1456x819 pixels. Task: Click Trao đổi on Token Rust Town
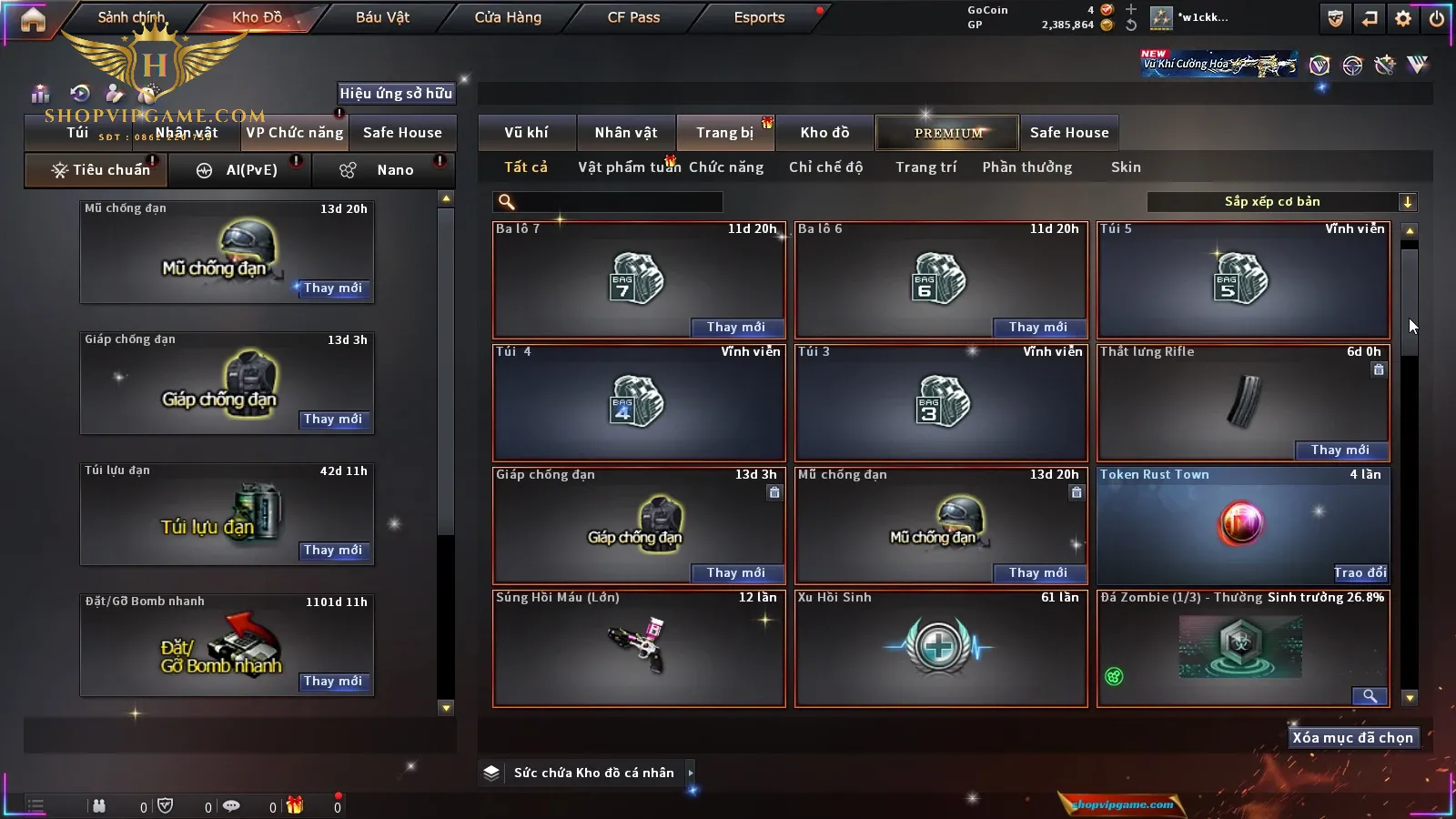tap(1360, 572)
